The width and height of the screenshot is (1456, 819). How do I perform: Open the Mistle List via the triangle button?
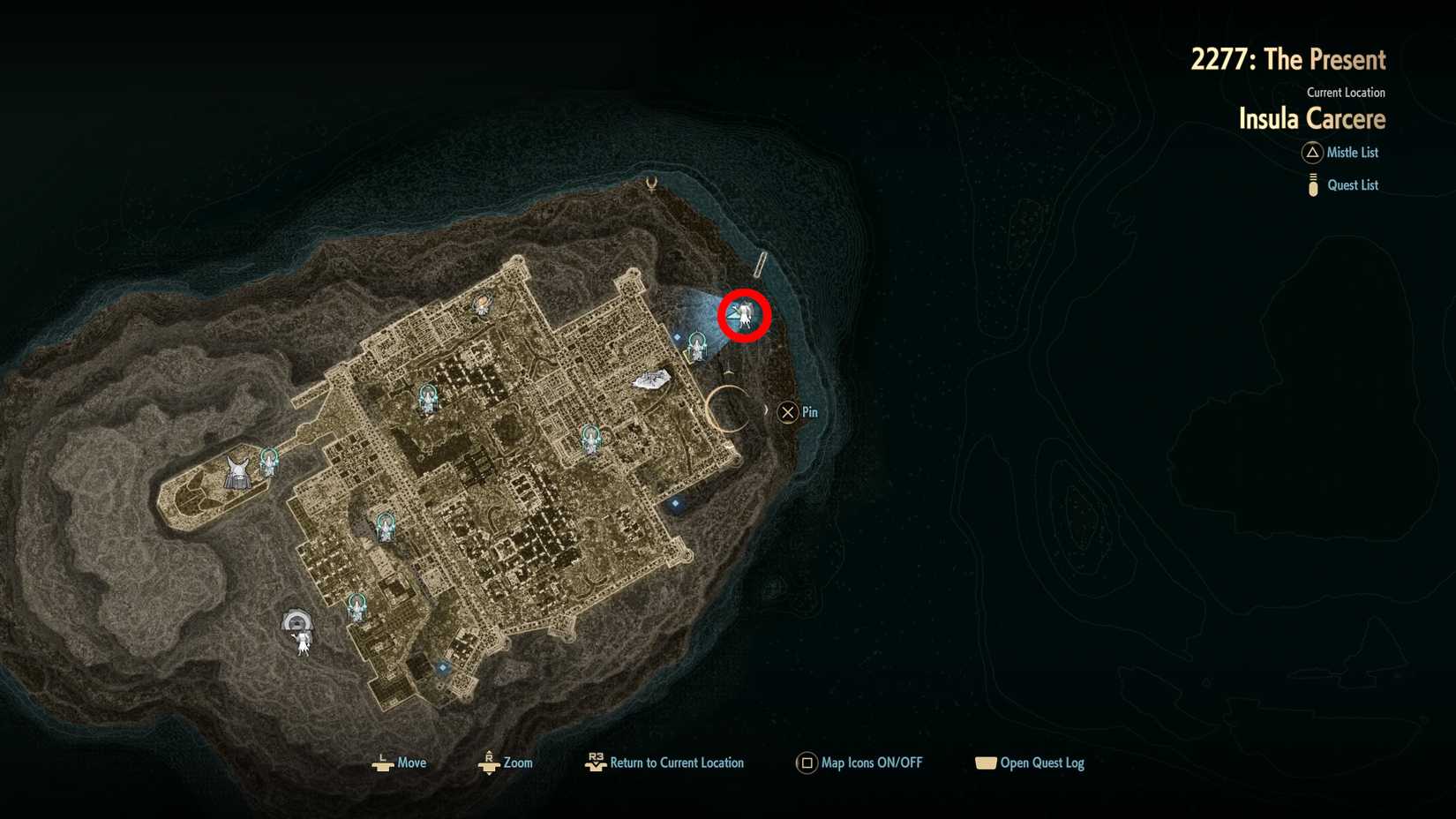(1312, 153)
